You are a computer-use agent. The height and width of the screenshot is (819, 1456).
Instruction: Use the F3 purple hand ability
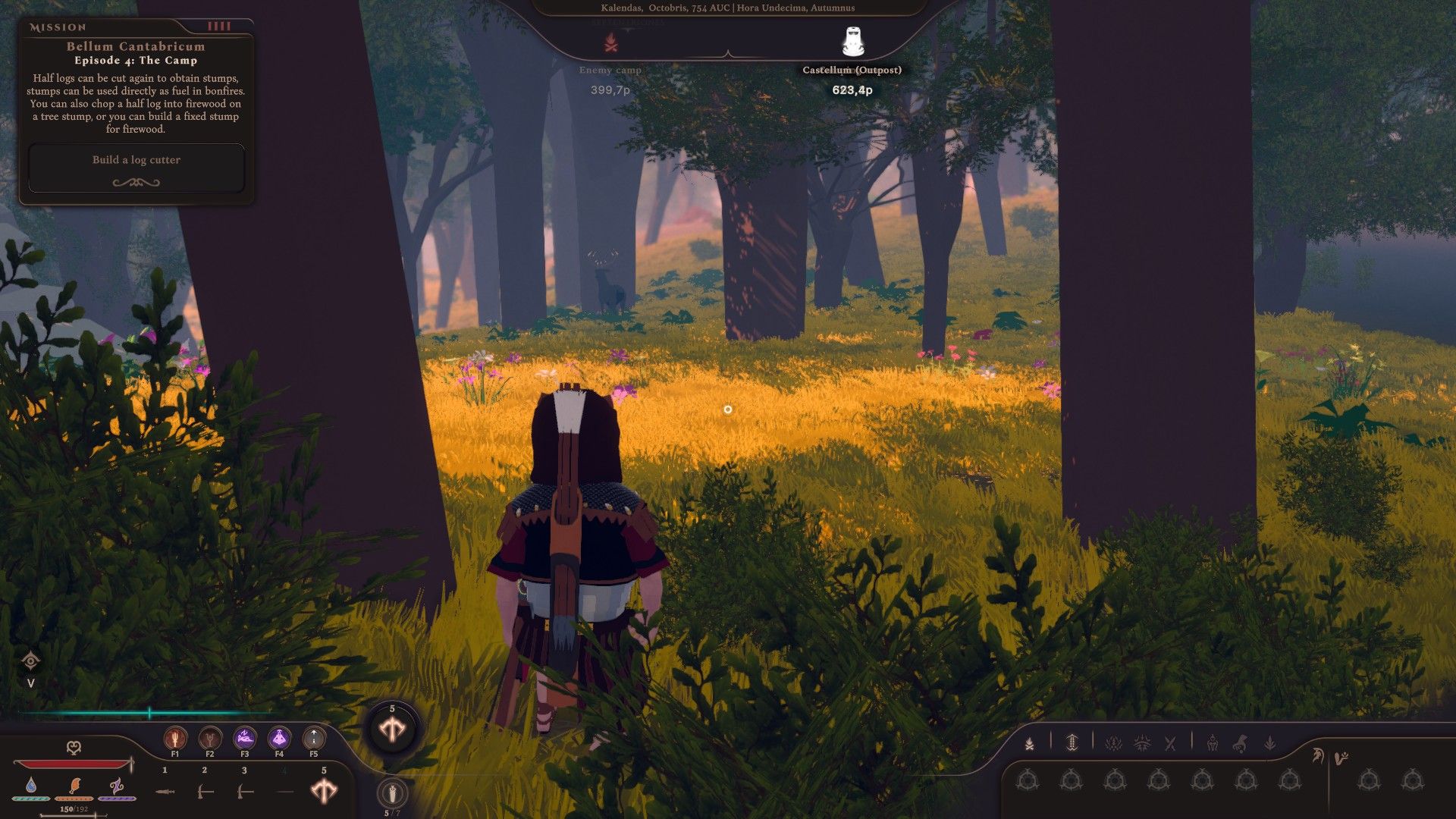tap(244, 738)
